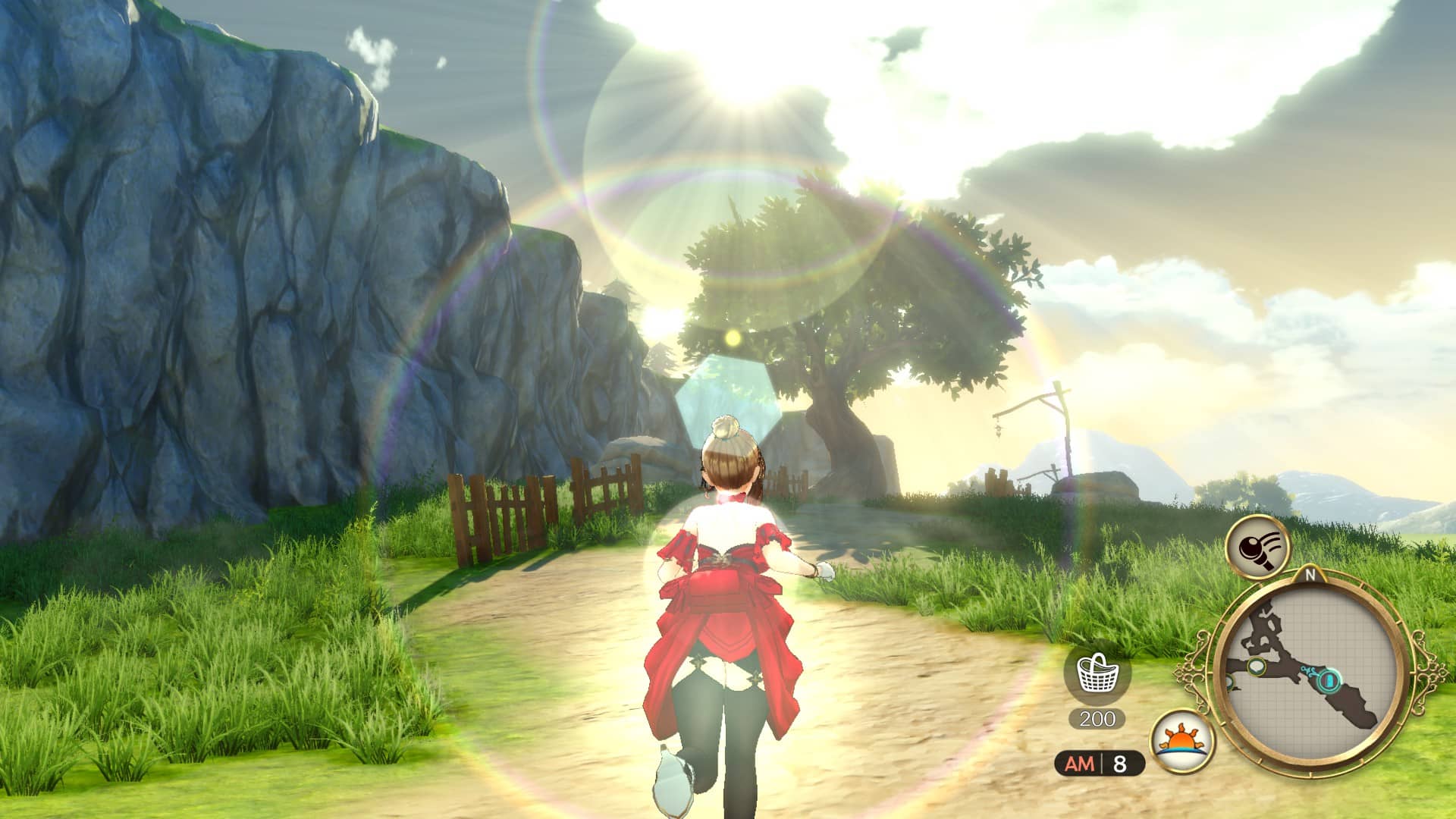Click the gathering basket icon
1456x819 pixels.
1097,674
